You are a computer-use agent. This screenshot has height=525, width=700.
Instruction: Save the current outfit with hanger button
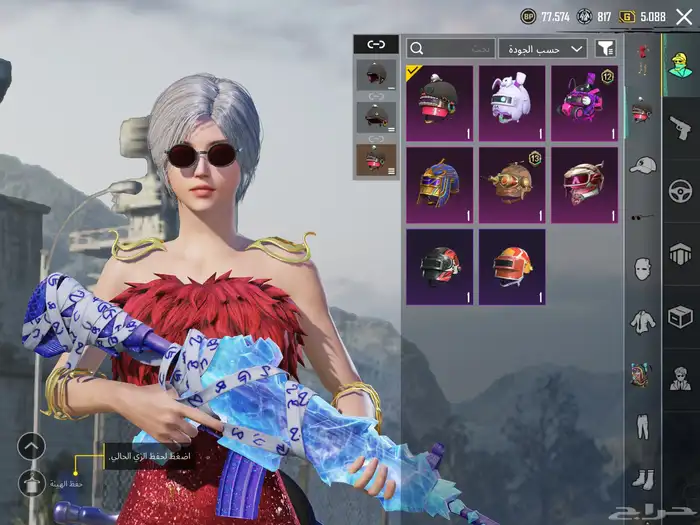click(32, 483)
